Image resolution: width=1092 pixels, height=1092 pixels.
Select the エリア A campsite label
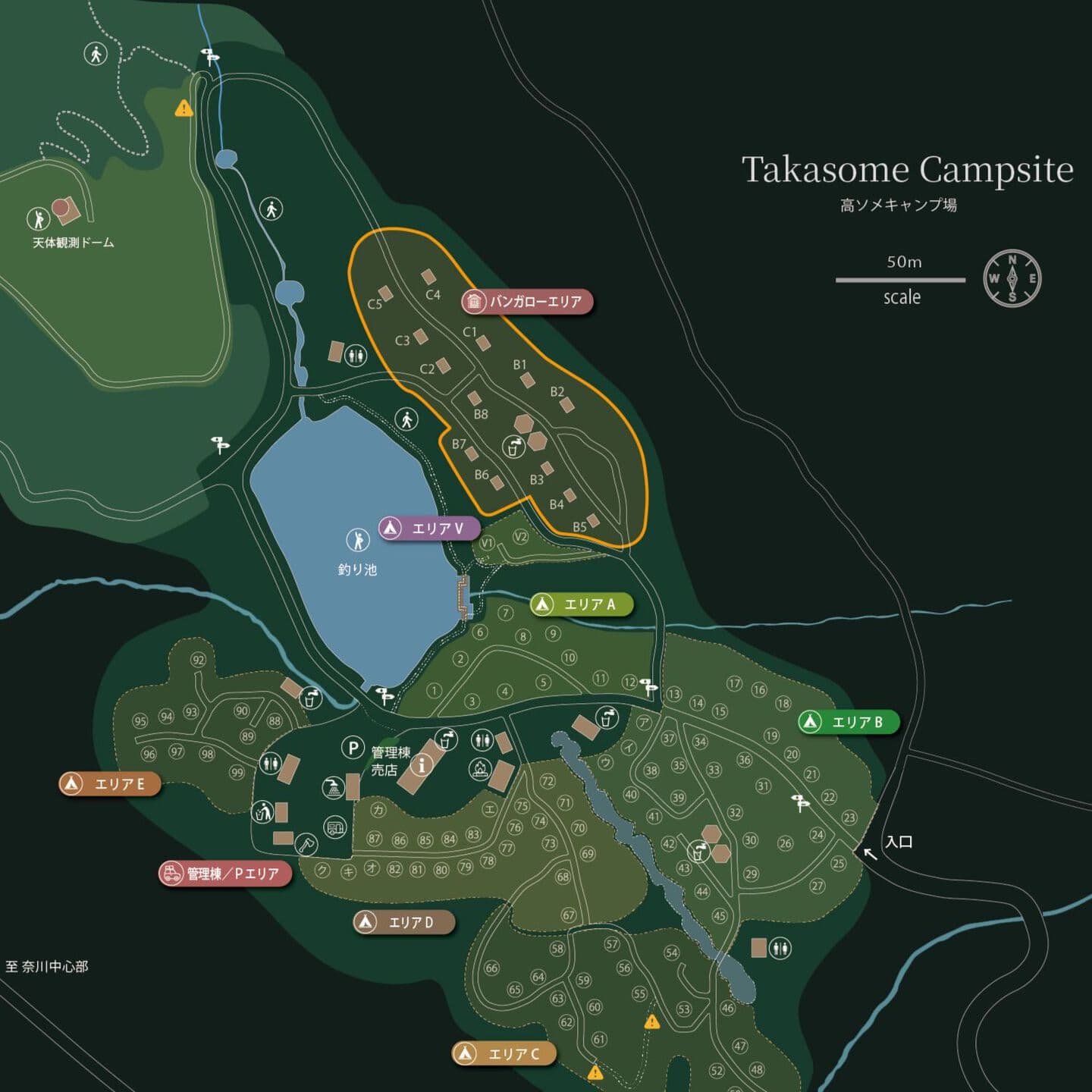pos(582,604)
